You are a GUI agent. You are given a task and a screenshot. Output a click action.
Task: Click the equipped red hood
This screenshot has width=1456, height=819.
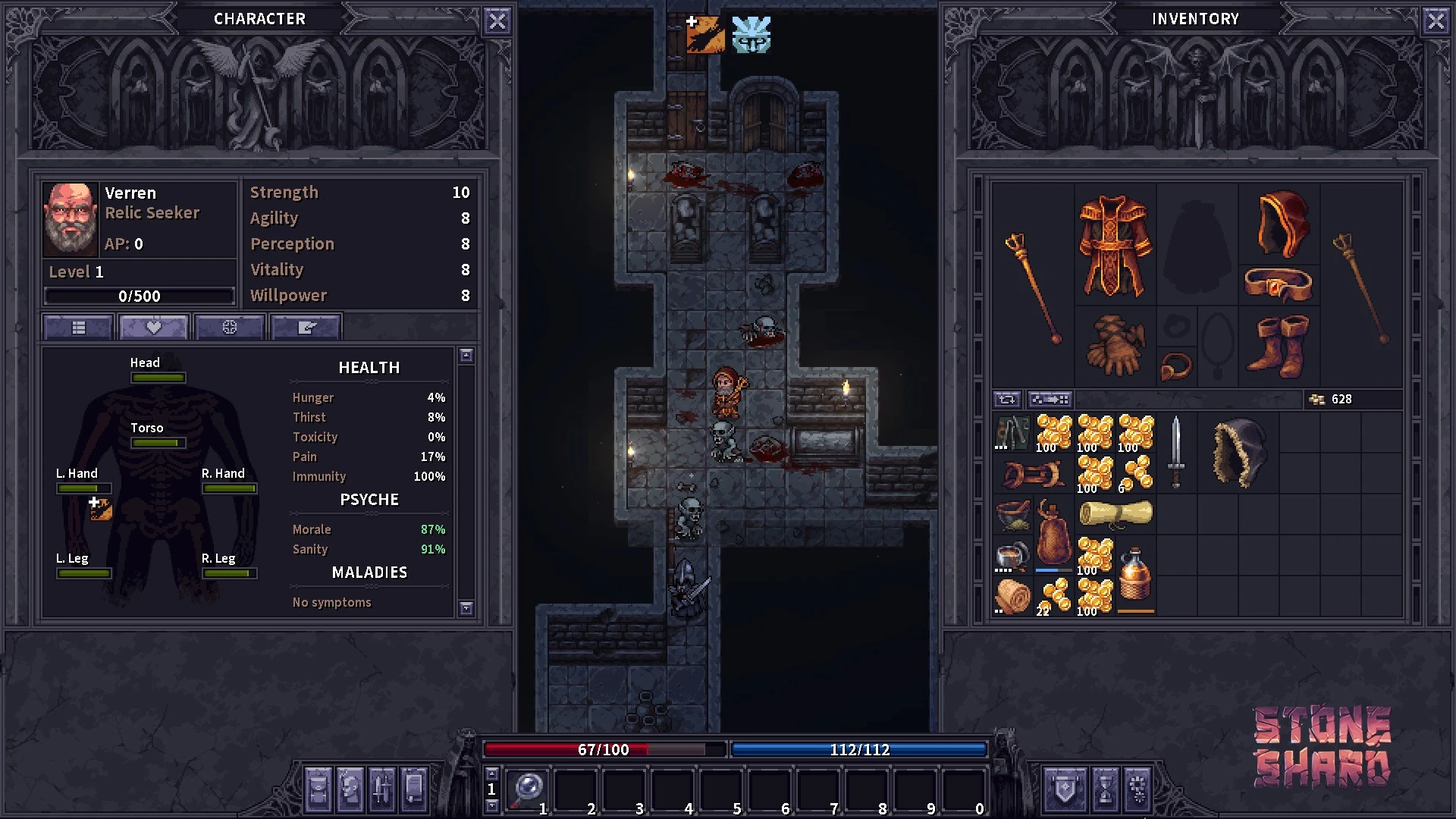point(1281,223)
